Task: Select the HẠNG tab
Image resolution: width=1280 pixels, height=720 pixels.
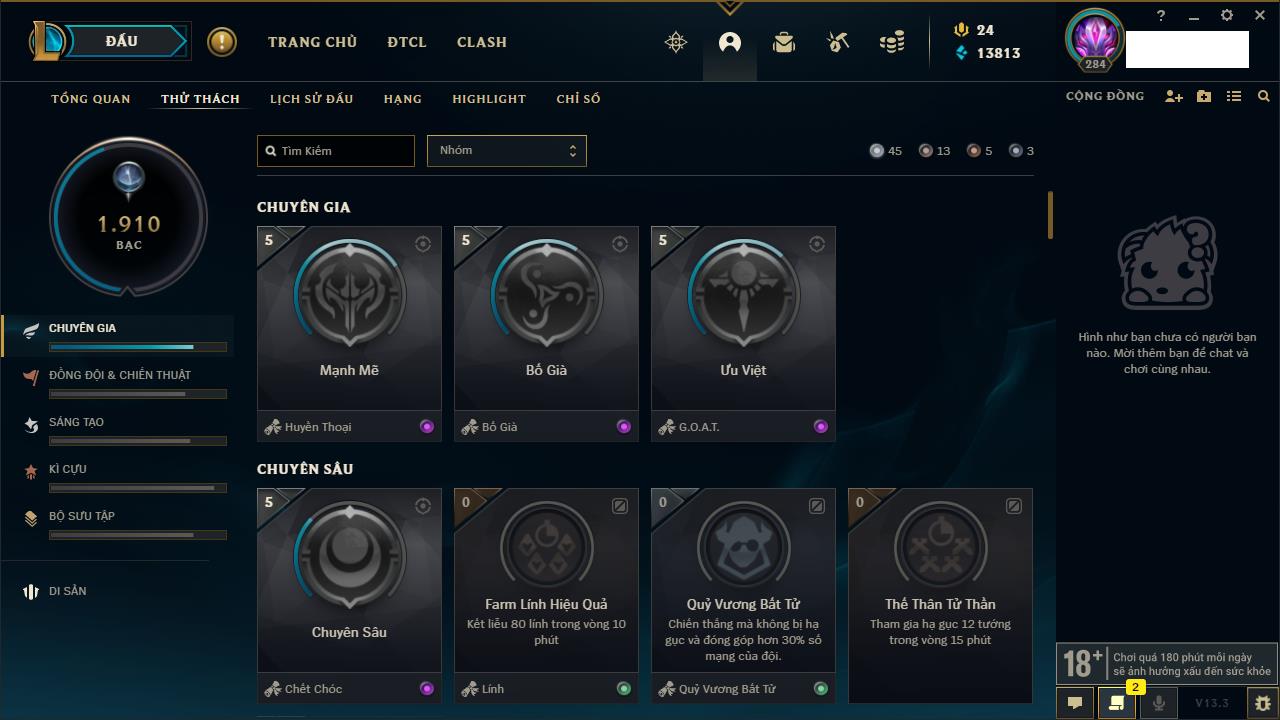Action: click(402, 99)
